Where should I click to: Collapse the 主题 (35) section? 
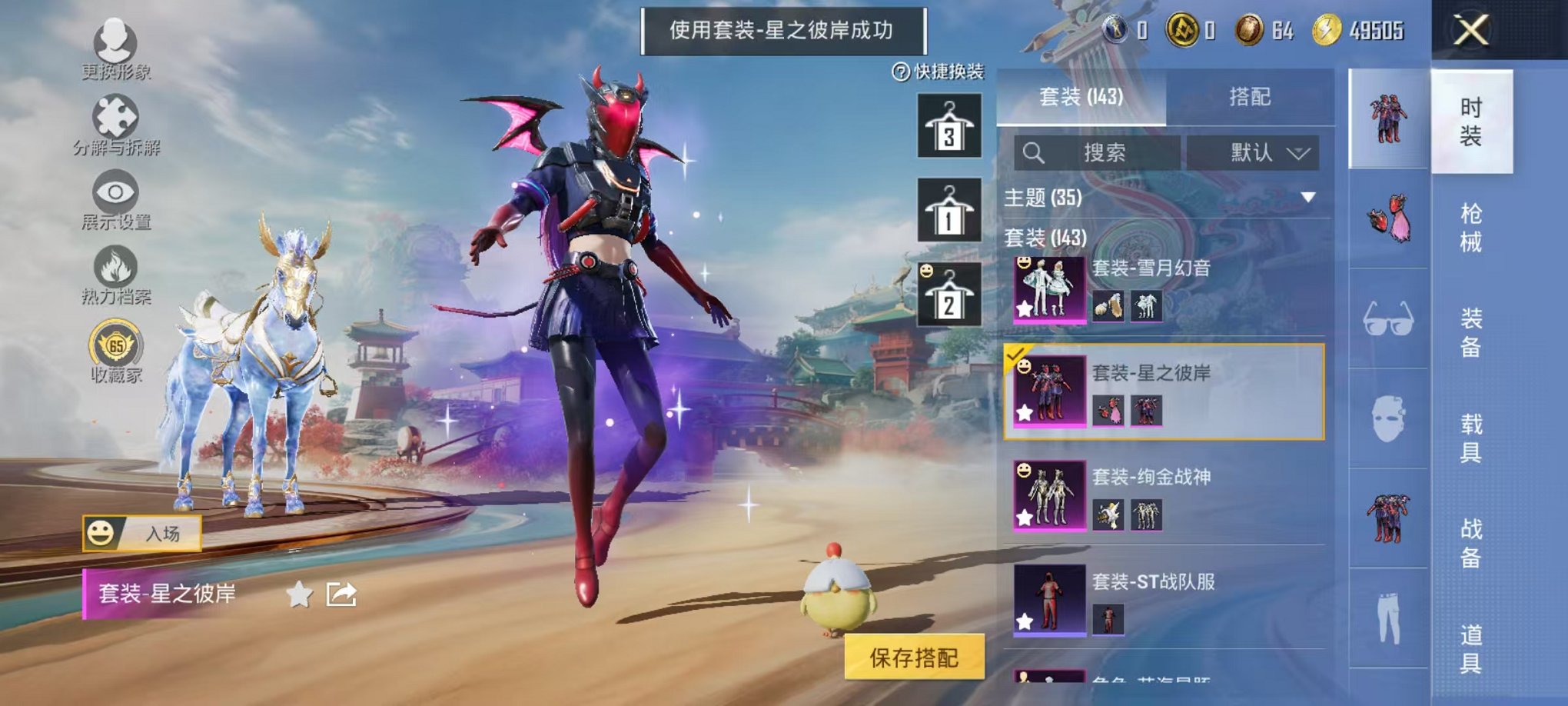pyautogui.click(x=1309, y=195)
